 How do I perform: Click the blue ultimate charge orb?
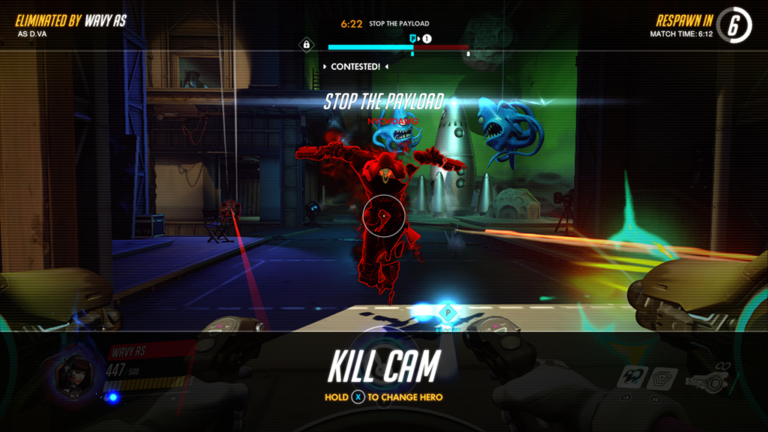pos(112,397)
